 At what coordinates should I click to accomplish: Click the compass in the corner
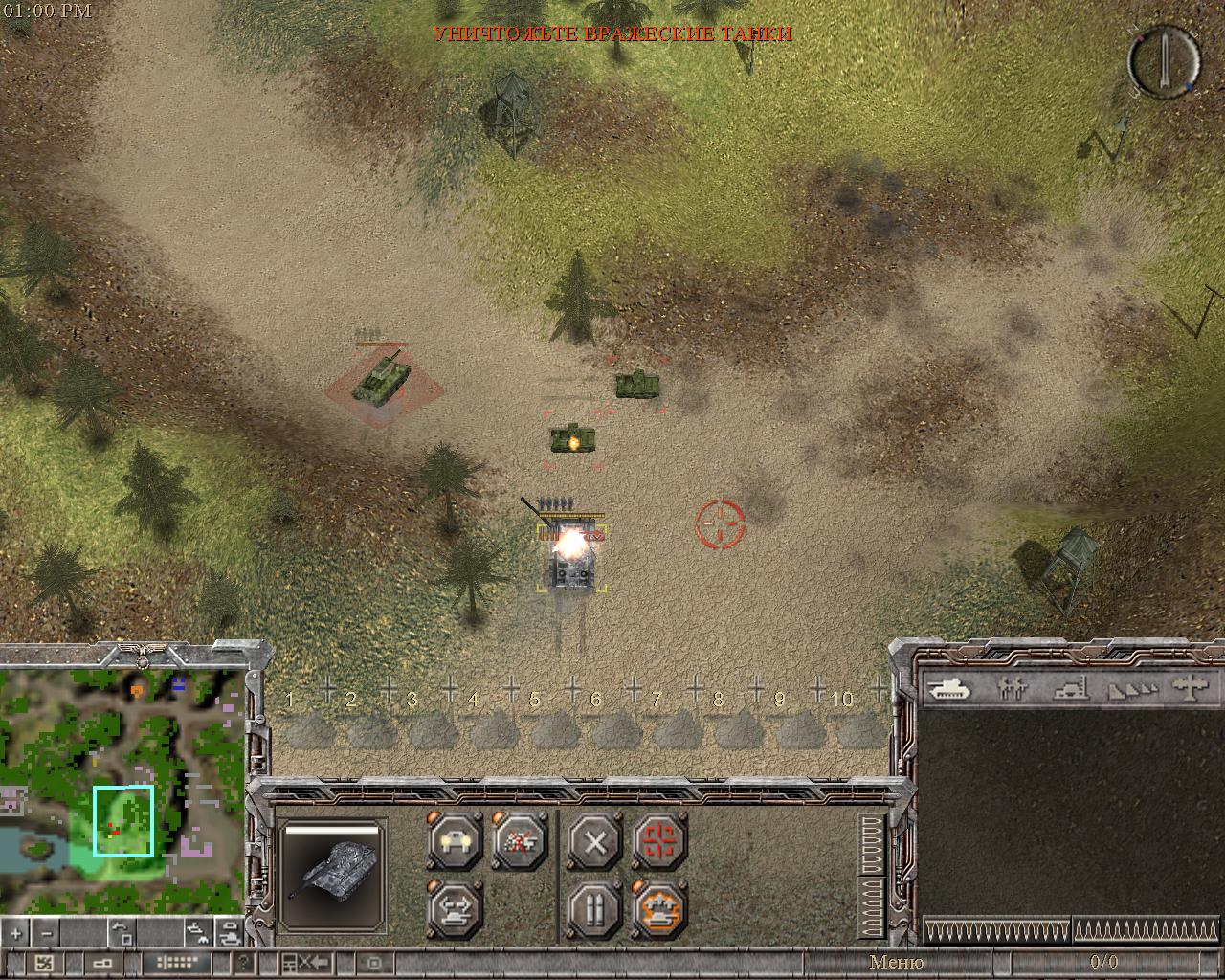pos(1164,60)
